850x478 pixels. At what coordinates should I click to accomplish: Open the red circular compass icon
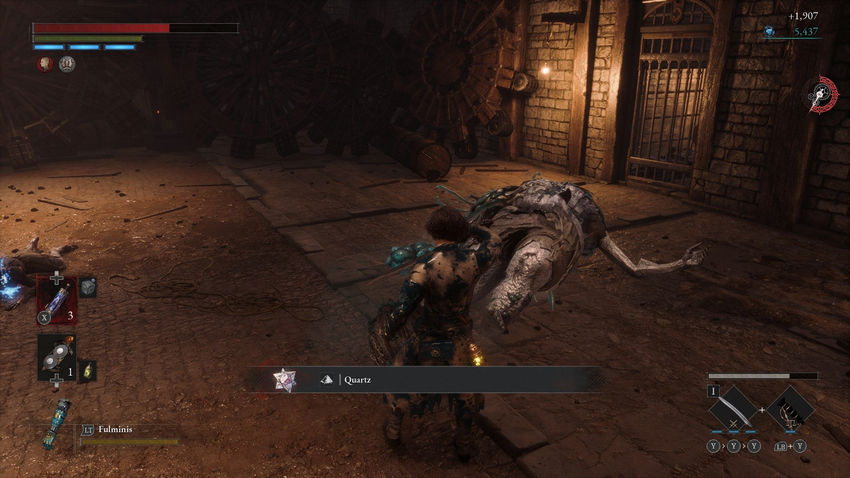coord(822,93)
